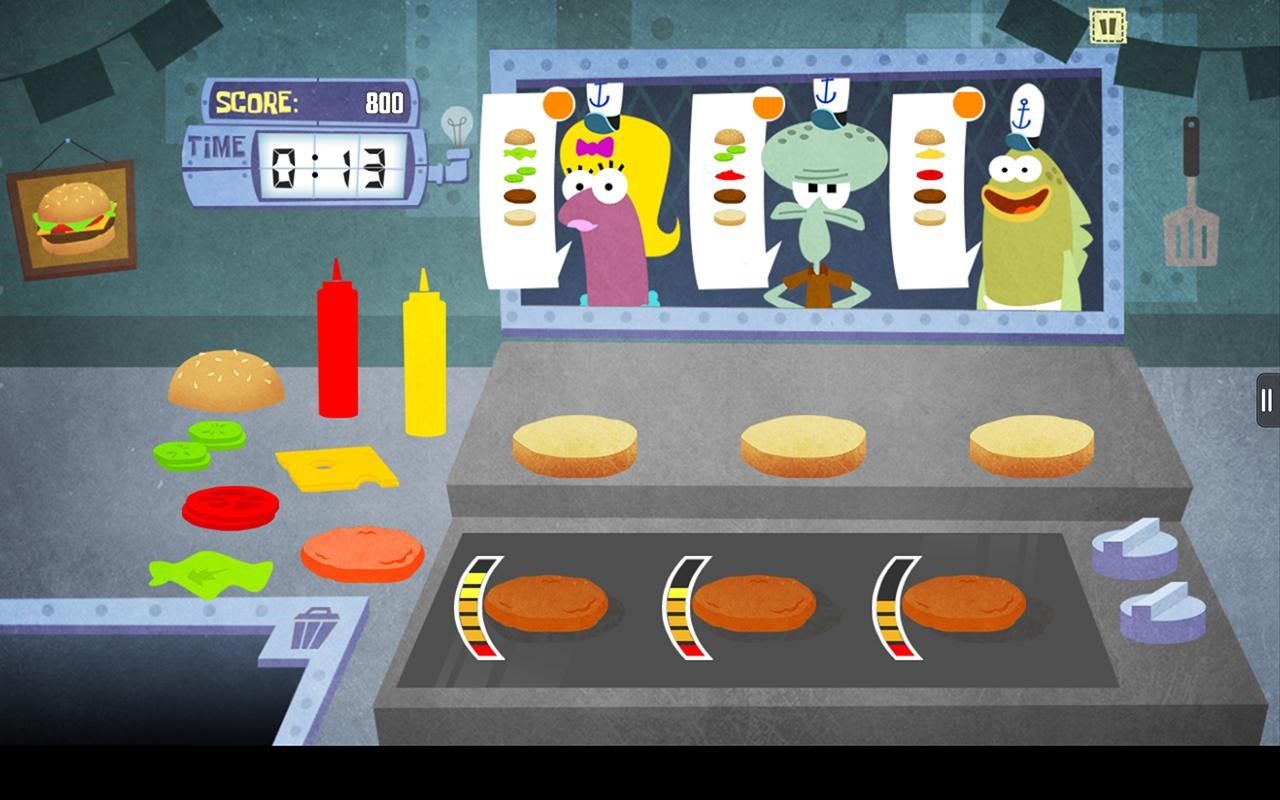The width and height of the screenshot is (1280, 800).
Task: Grab the tomato slice
Action: (x=228, y=508)
